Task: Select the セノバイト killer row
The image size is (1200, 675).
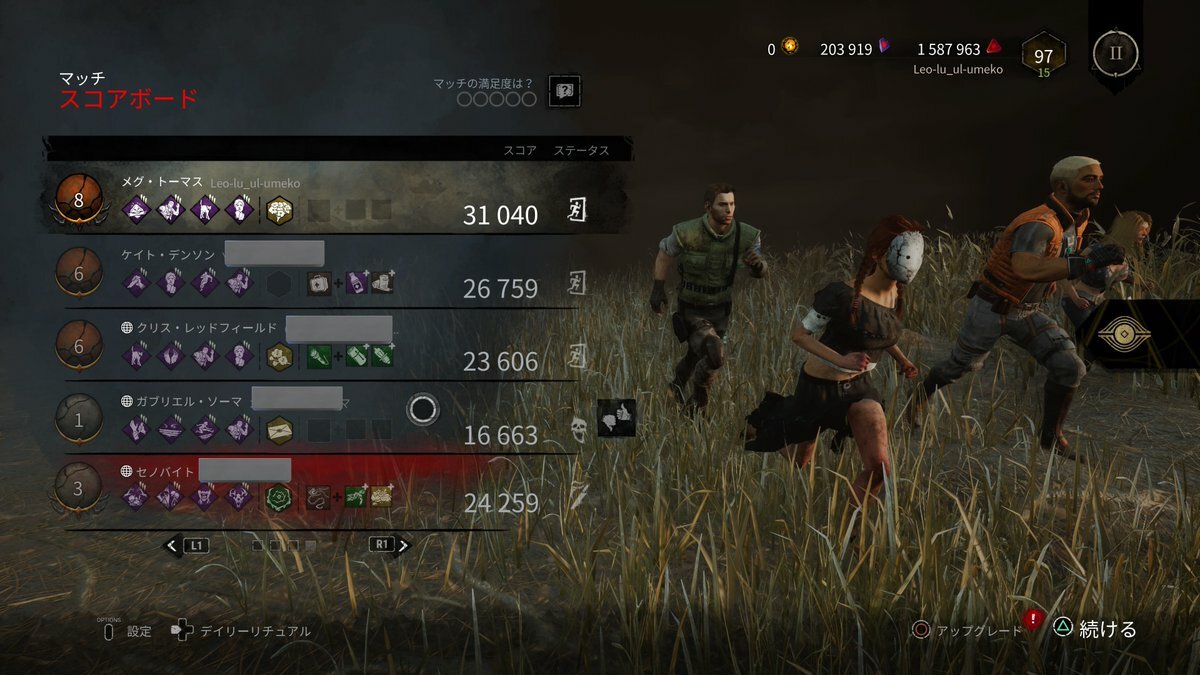Action: [330, 487]
